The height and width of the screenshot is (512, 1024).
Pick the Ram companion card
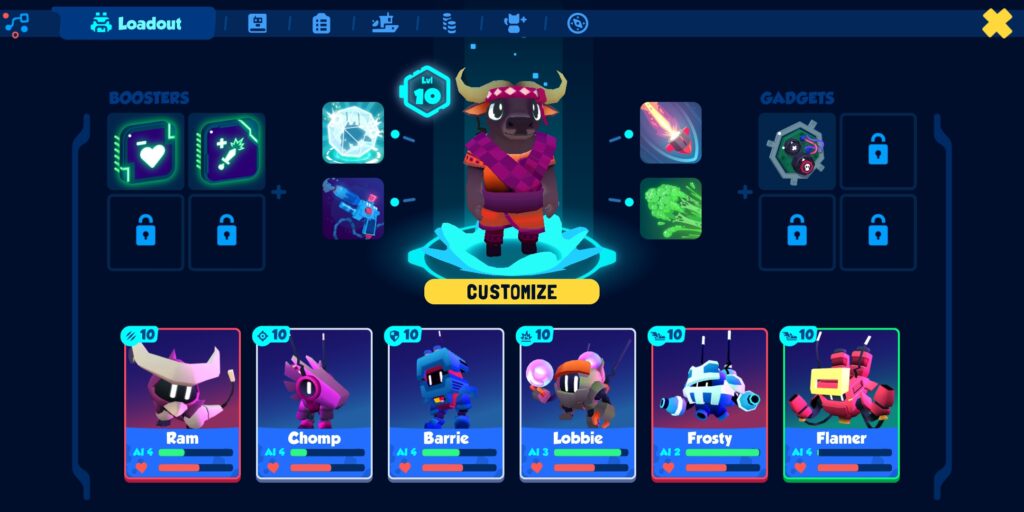[182, 404]
